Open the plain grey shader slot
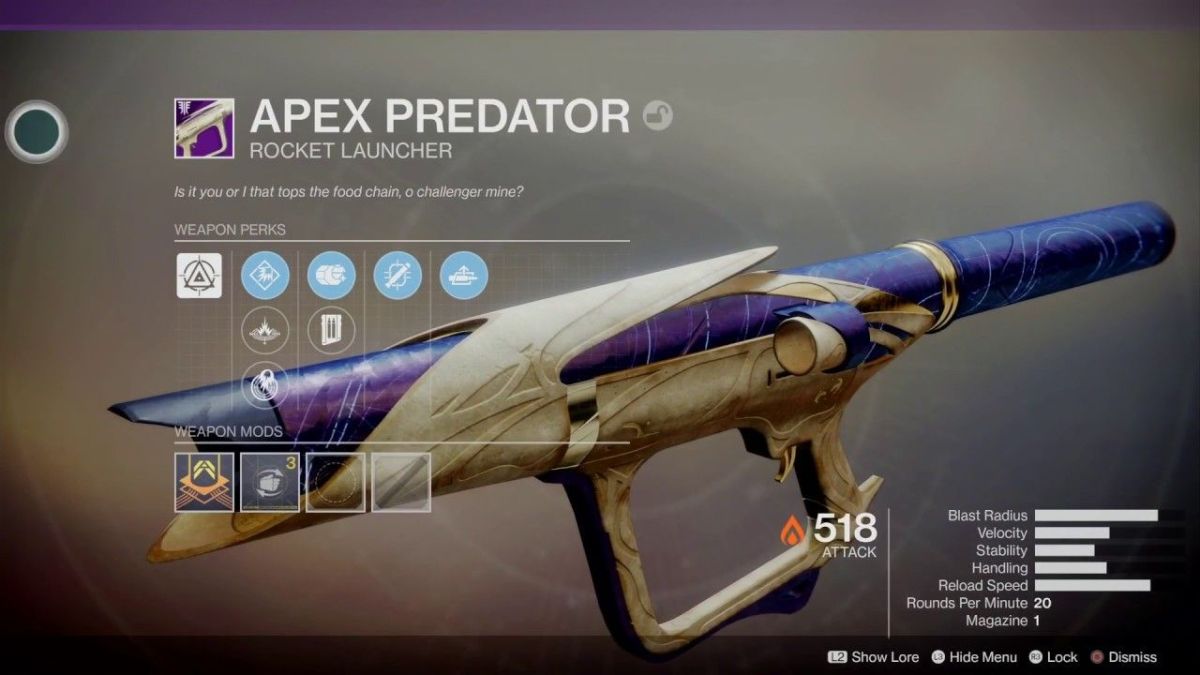Screen dimensions: 1200x675 point(401,482)
